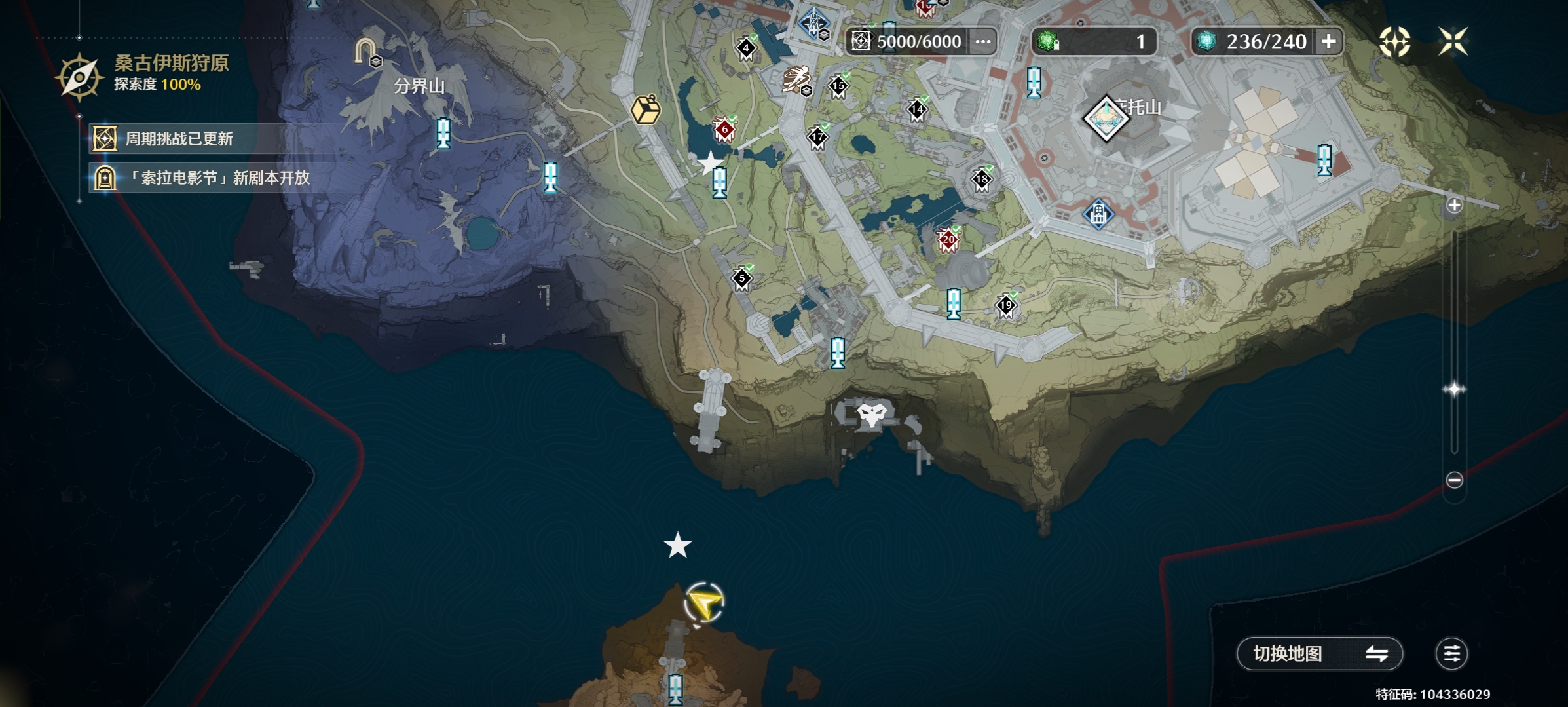Click the white star marker over the sea

point(677,545)
